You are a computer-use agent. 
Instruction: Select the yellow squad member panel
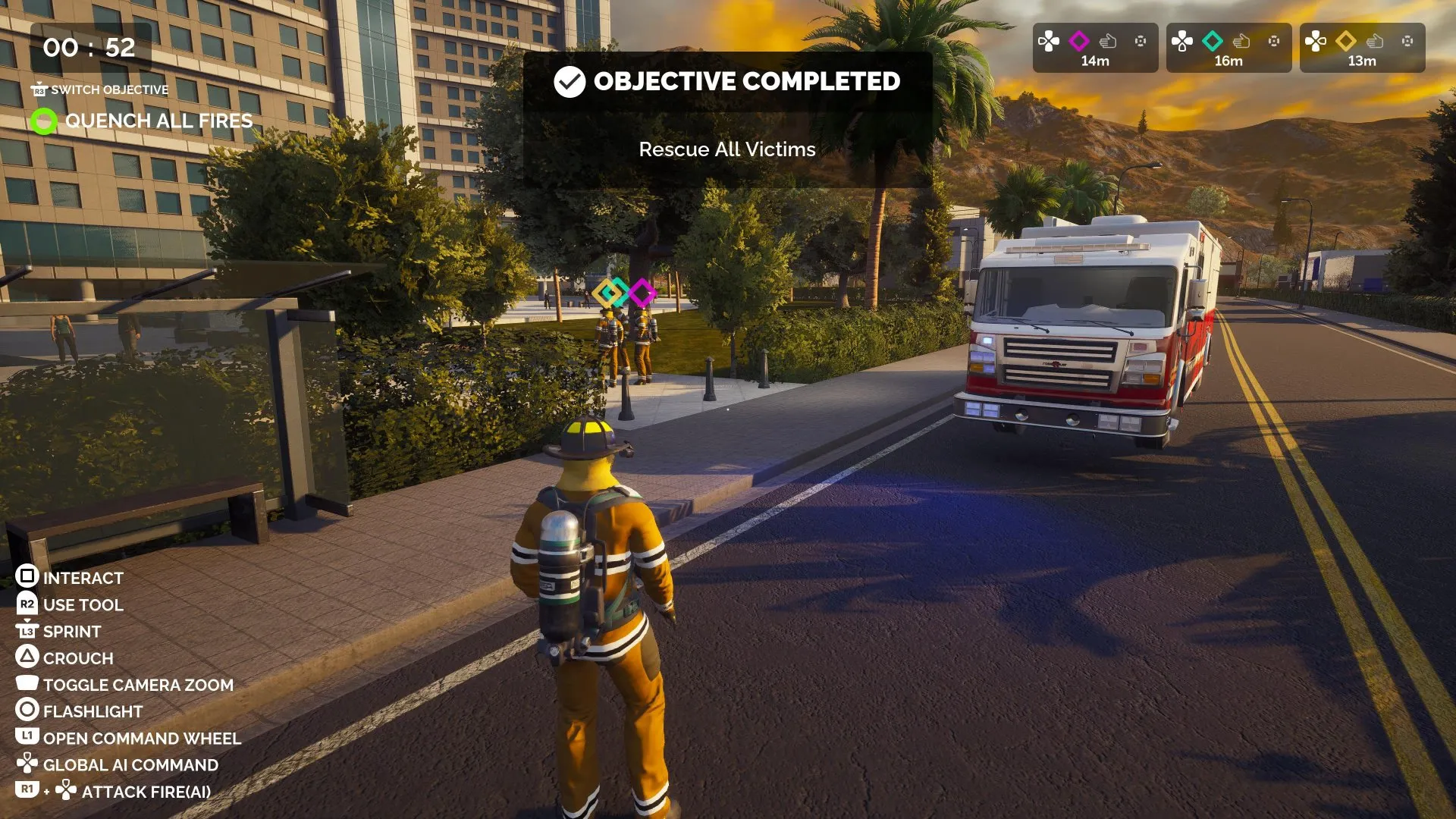pyautogui.click(x=1362, y=49)
